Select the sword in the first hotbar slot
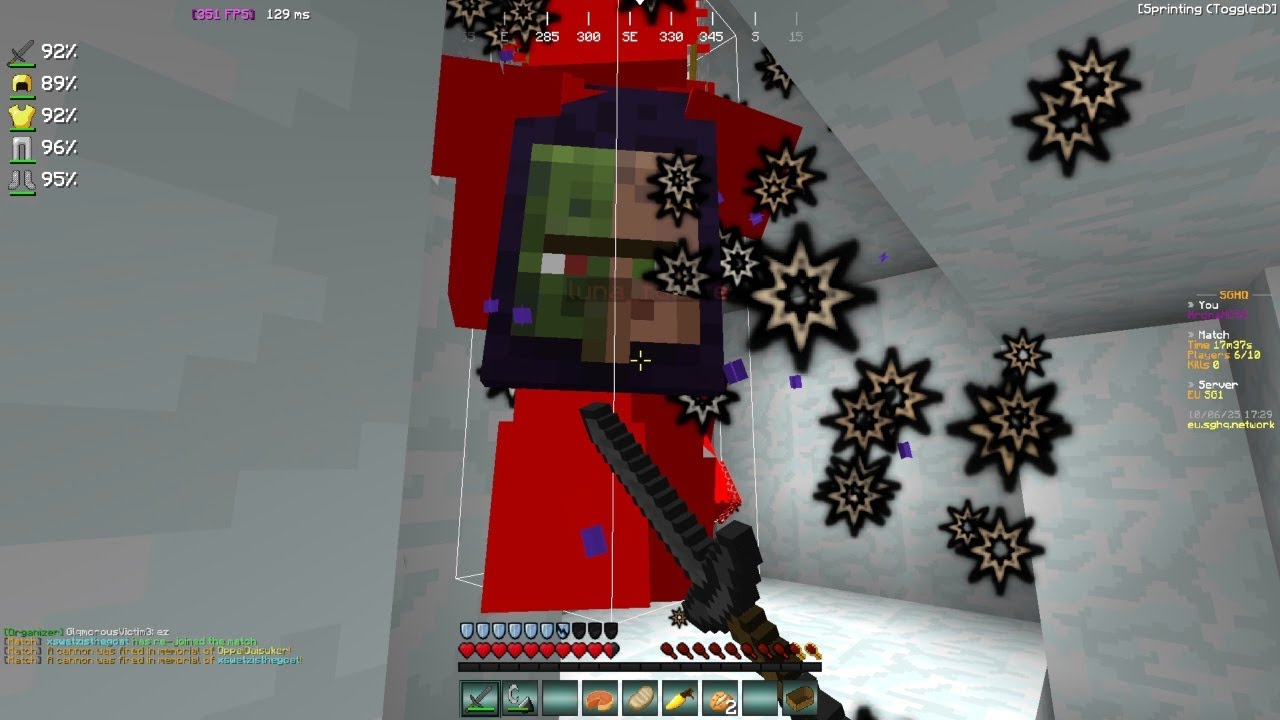Viewport: 1280px width, 720px height. (x=478, y=700)
